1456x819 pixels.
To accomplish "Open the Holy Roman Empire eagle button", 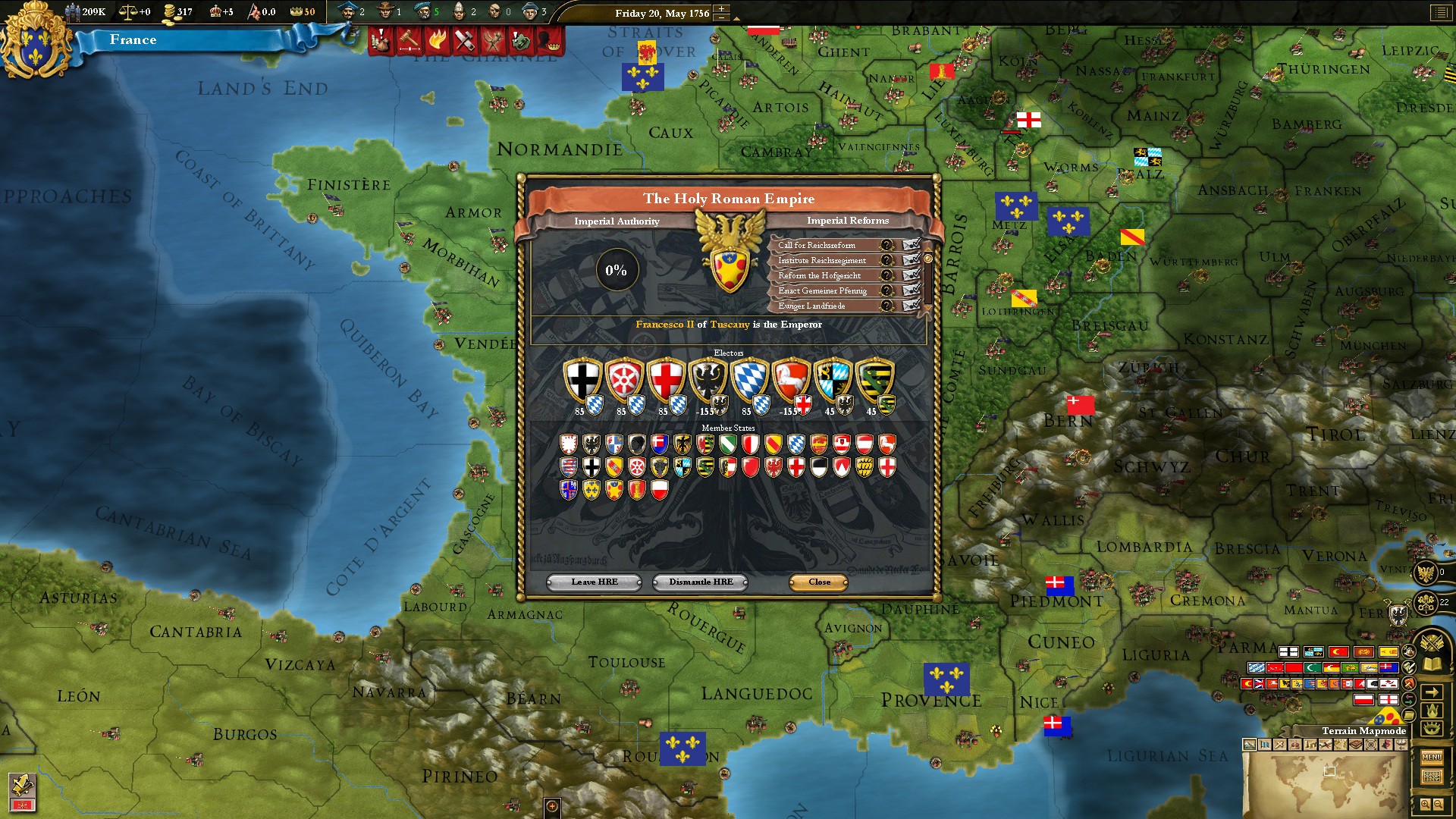I will pyautogui.click(x=1425, y=573).
